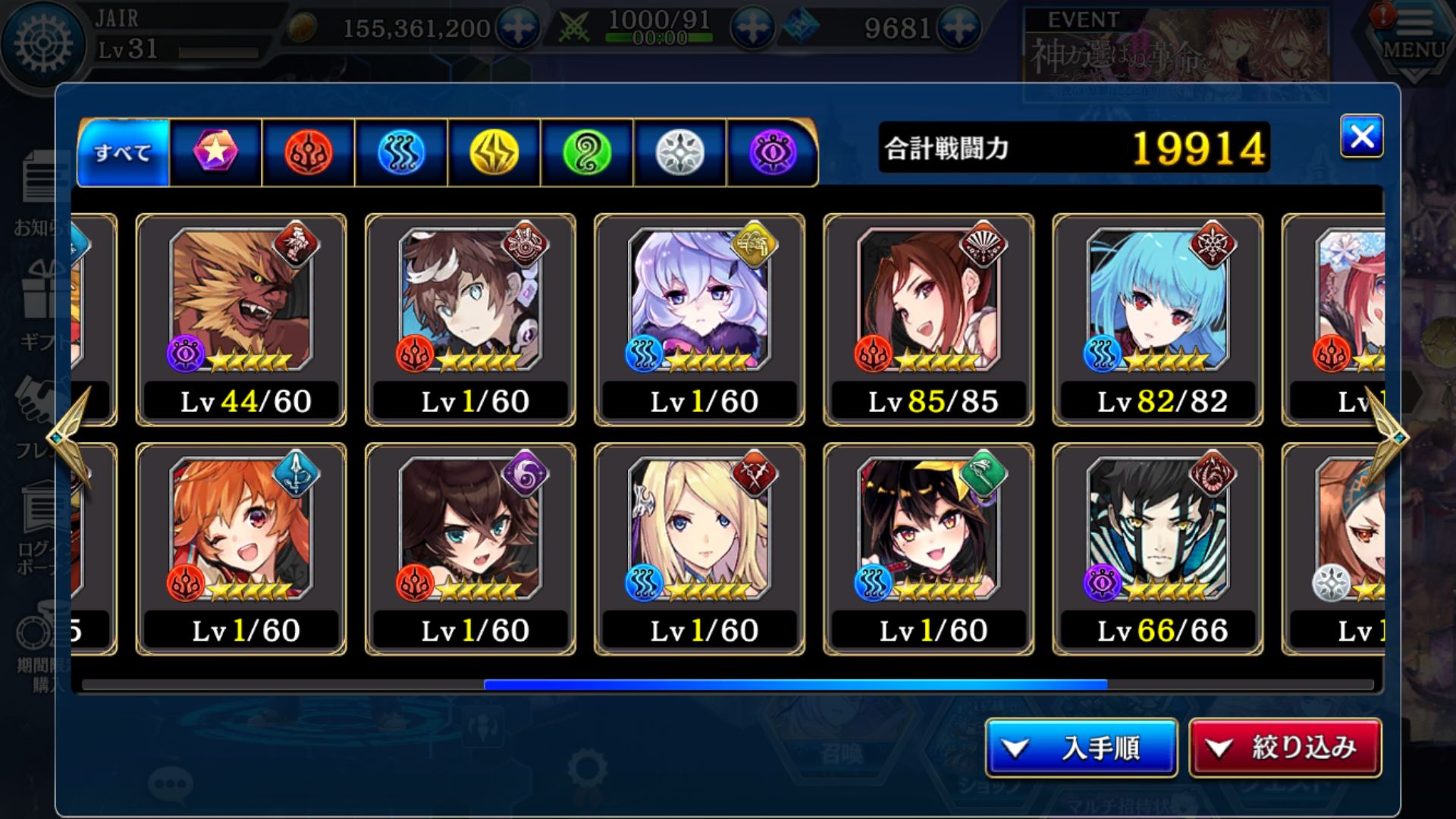Choose the winking orange-haired girl card
The image size is (1456, 819).
point(241,549)
